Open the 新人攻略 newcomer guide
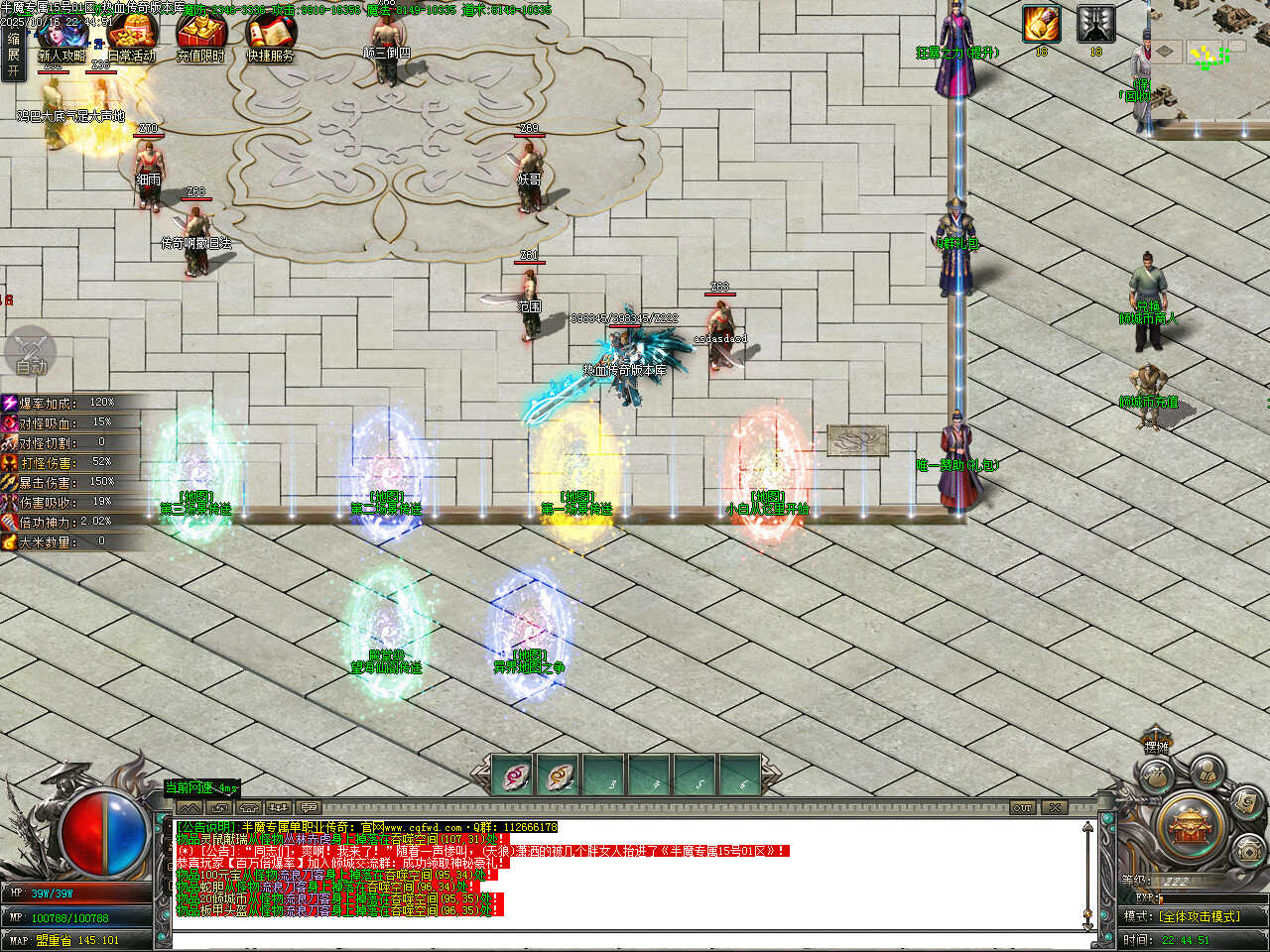Screen dimensions: 1270x952 [x=62, y=38]
